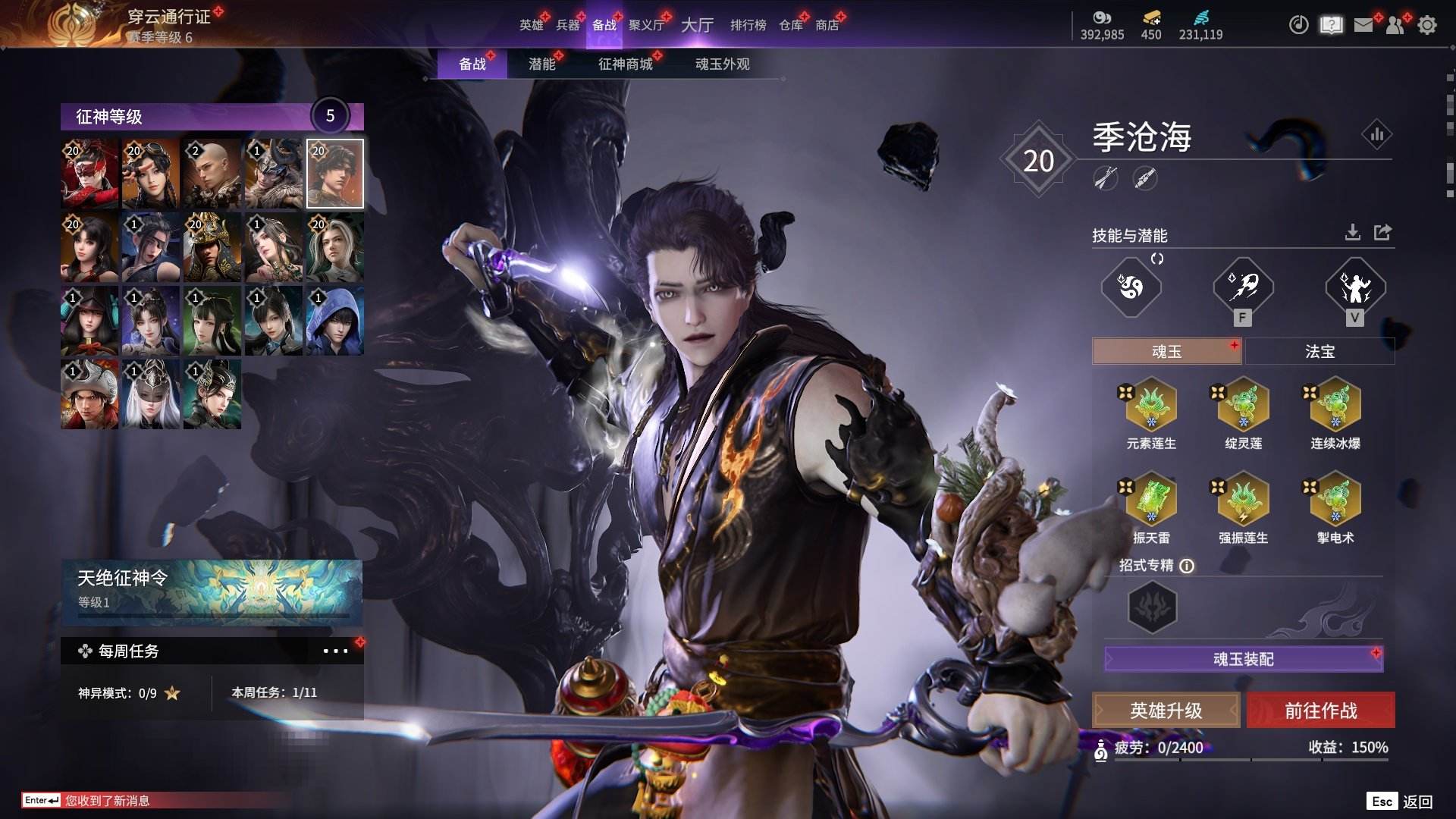Open the 征神商城 tab
The width and height of the screenshot is (1456, 819).
(x=625, y=64)
